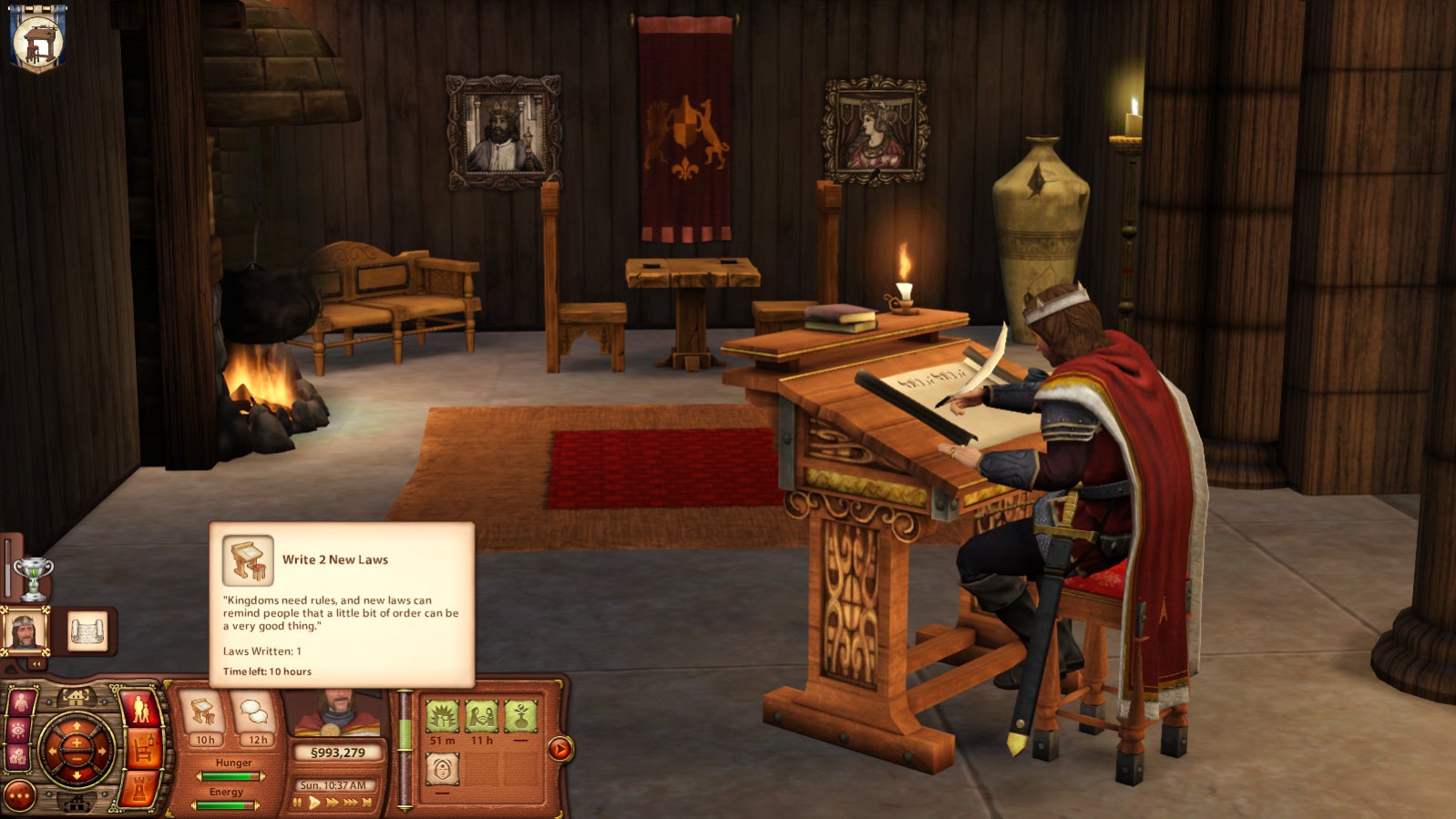Select the 51m moodlet buff icon
Screen dimensions: 1456x819
444,717
